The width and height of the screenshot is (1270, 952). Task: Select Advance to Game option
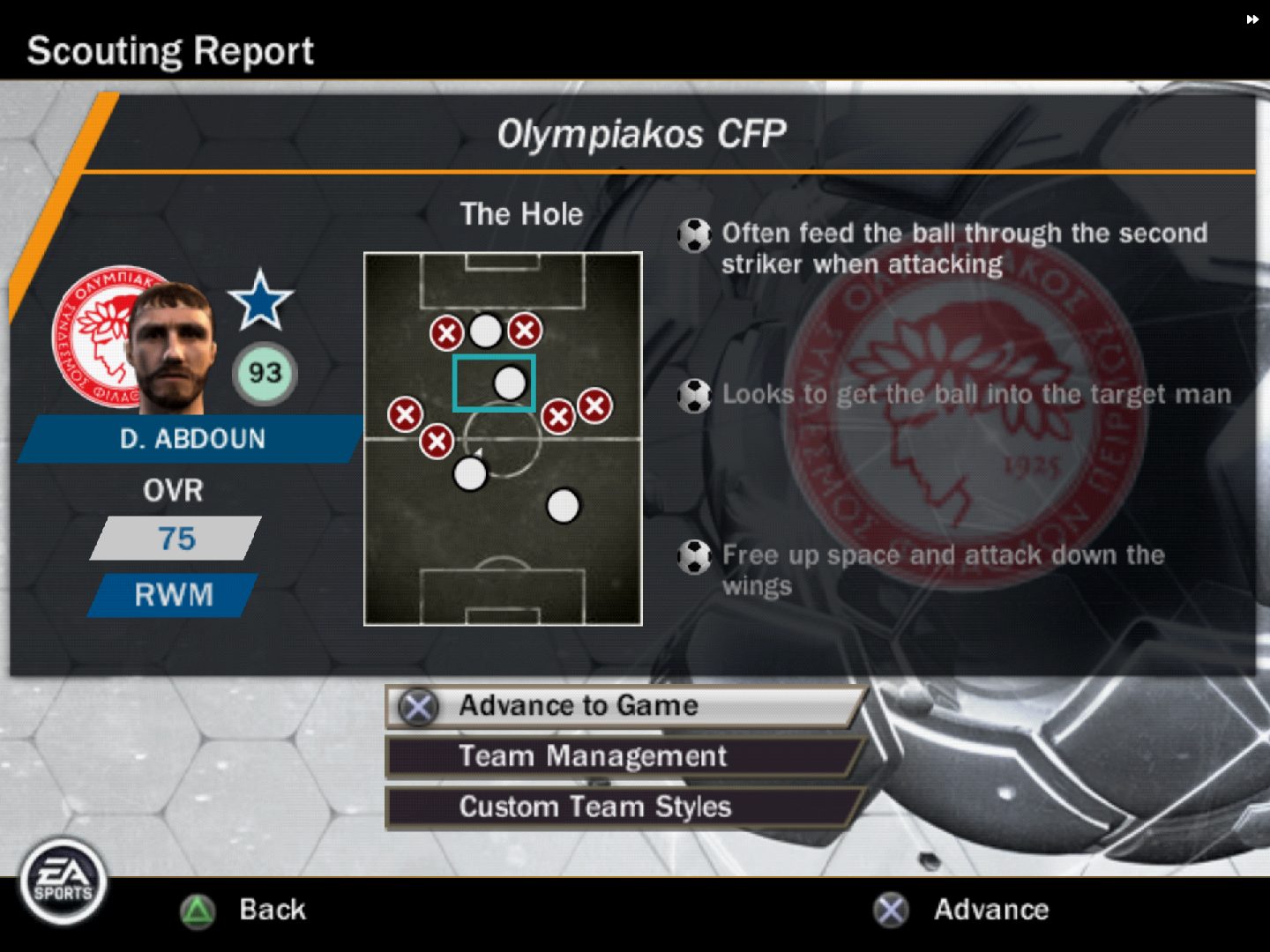(x=623, y=706)
